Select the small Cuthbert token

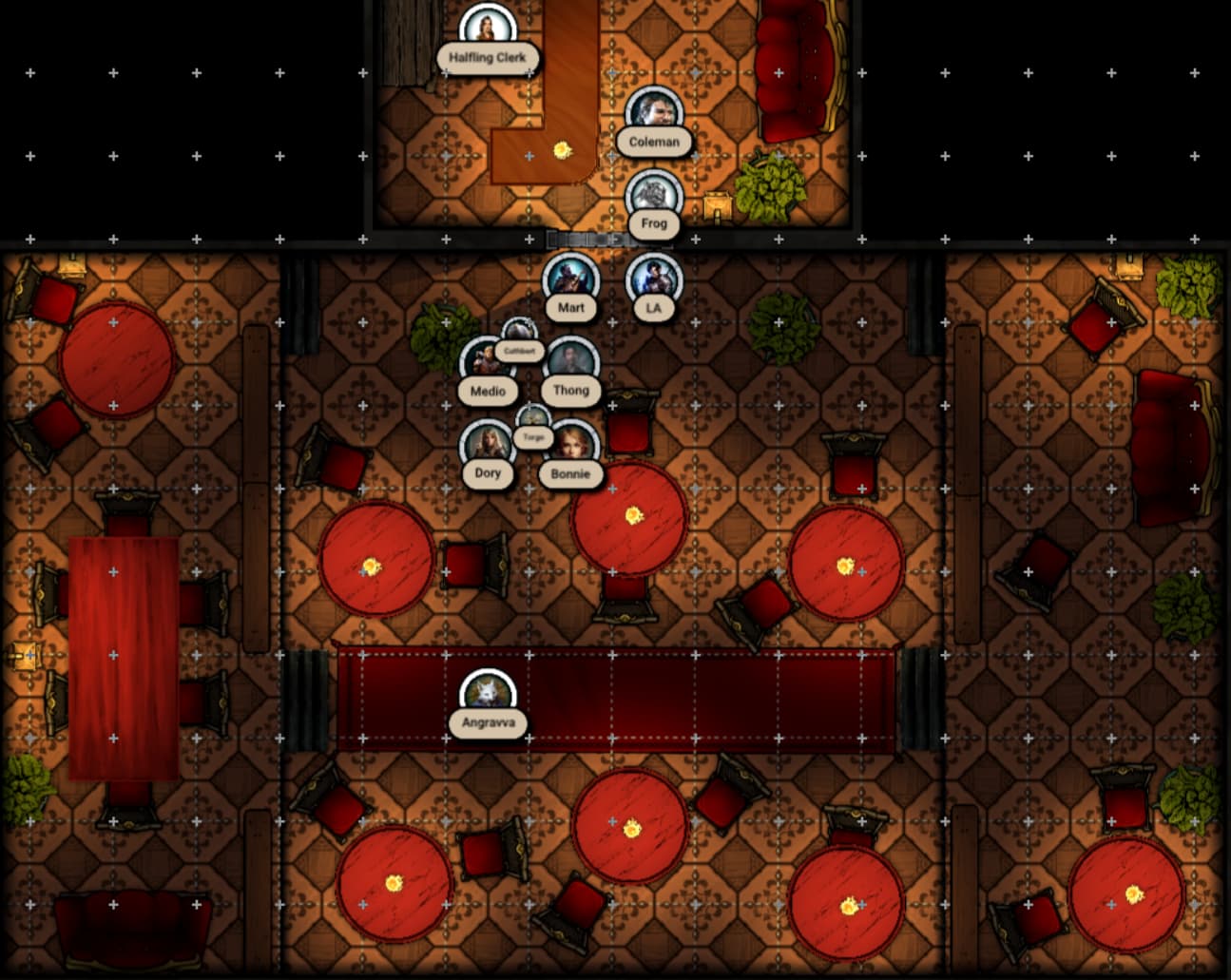click(x=519, y=332)
